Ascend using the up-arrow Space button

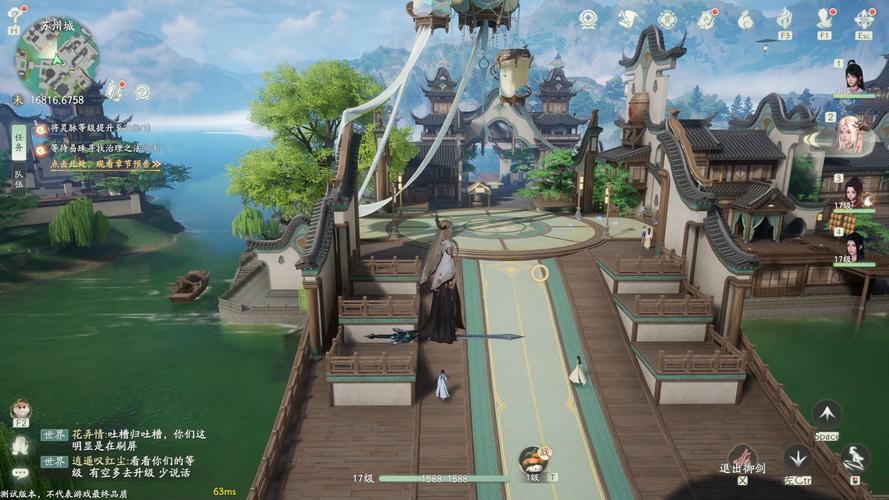(826, 413)
